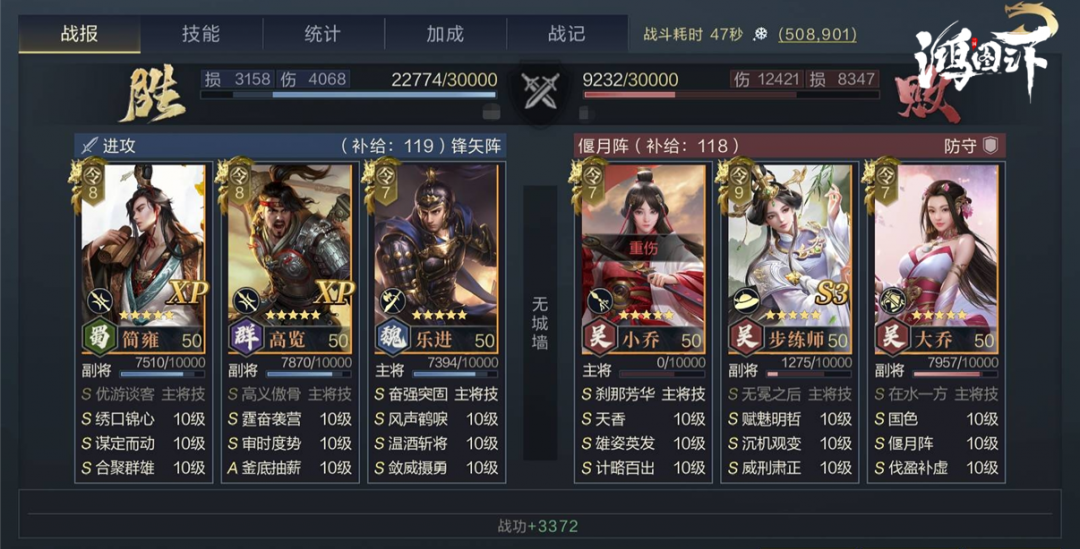Select the 加成 tab
Image resolution: width=1080 pixels, height=549 pixels.
(445, 34)
